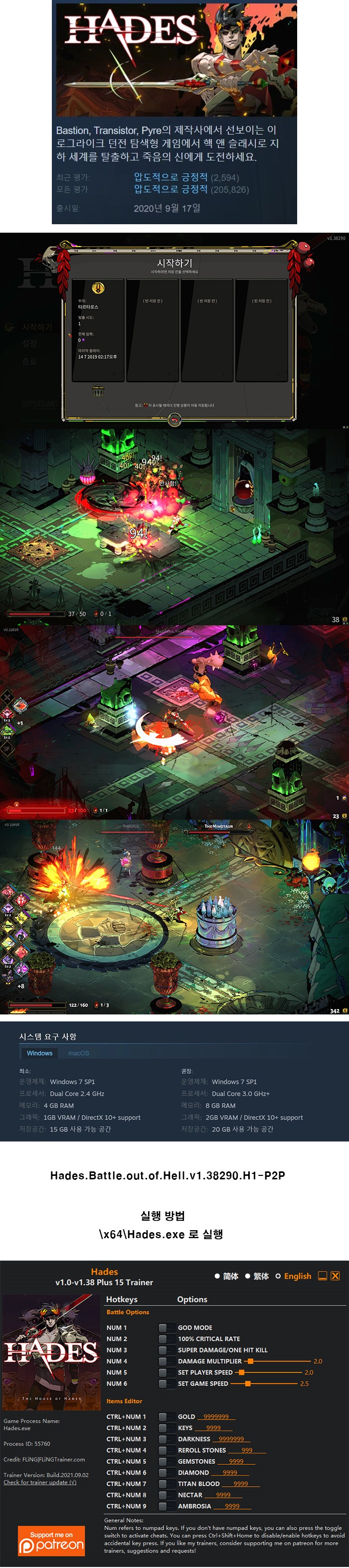Viewport: 349px width, 1568px height.
Task: Close the Hades trainer window
Action: [x=335, y=1276]
